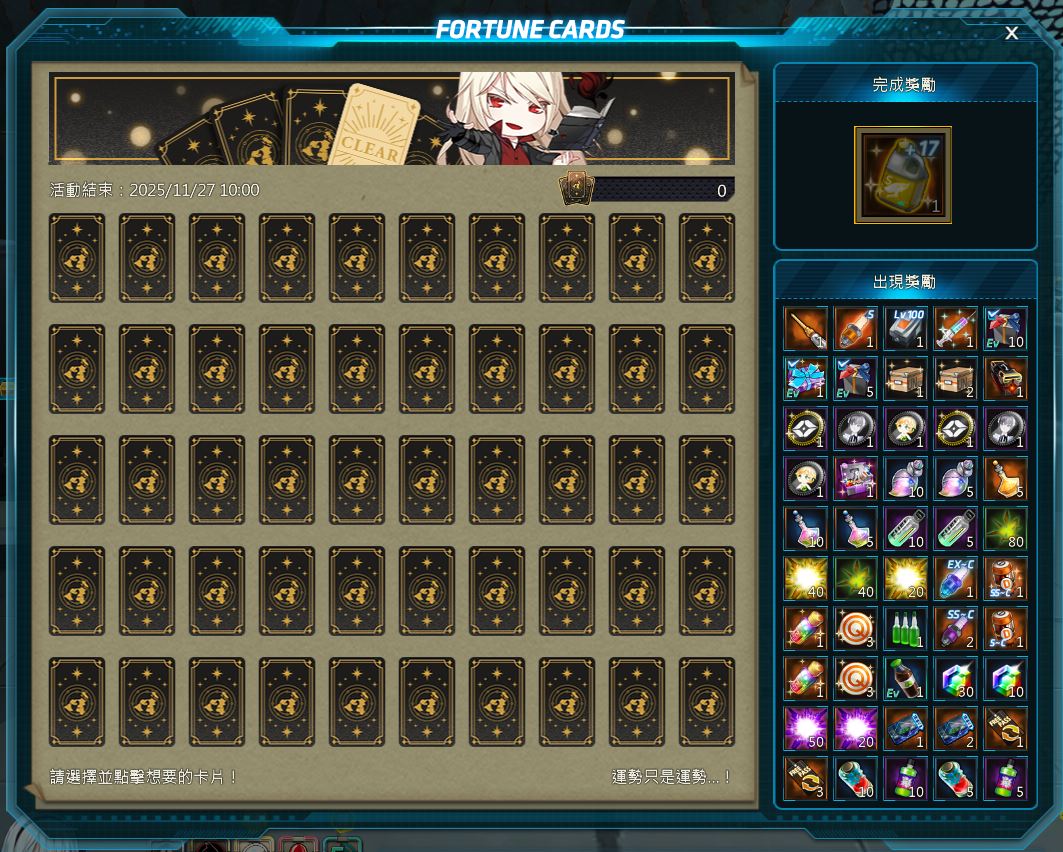The height and width of the screenshot is (852, 1063).
Task: Select the green star burst reward x80
Action: [x=1005, y=528]
